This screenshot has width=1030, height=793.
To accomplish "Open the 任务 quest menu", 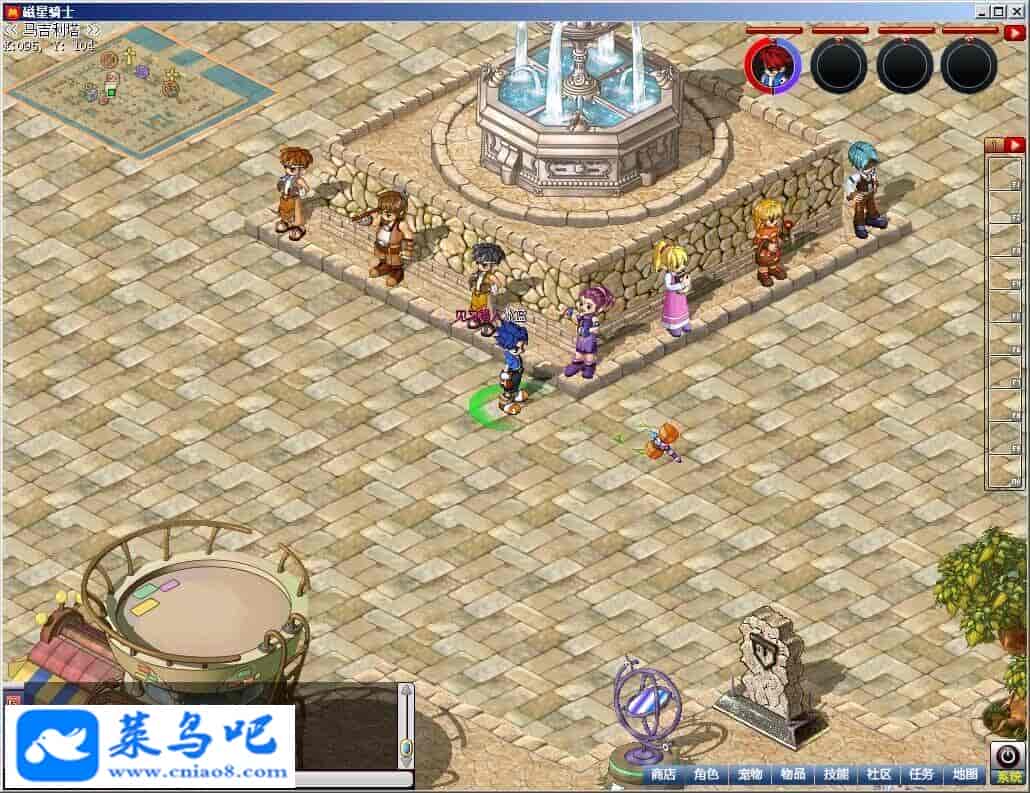I will pos(922,774).
